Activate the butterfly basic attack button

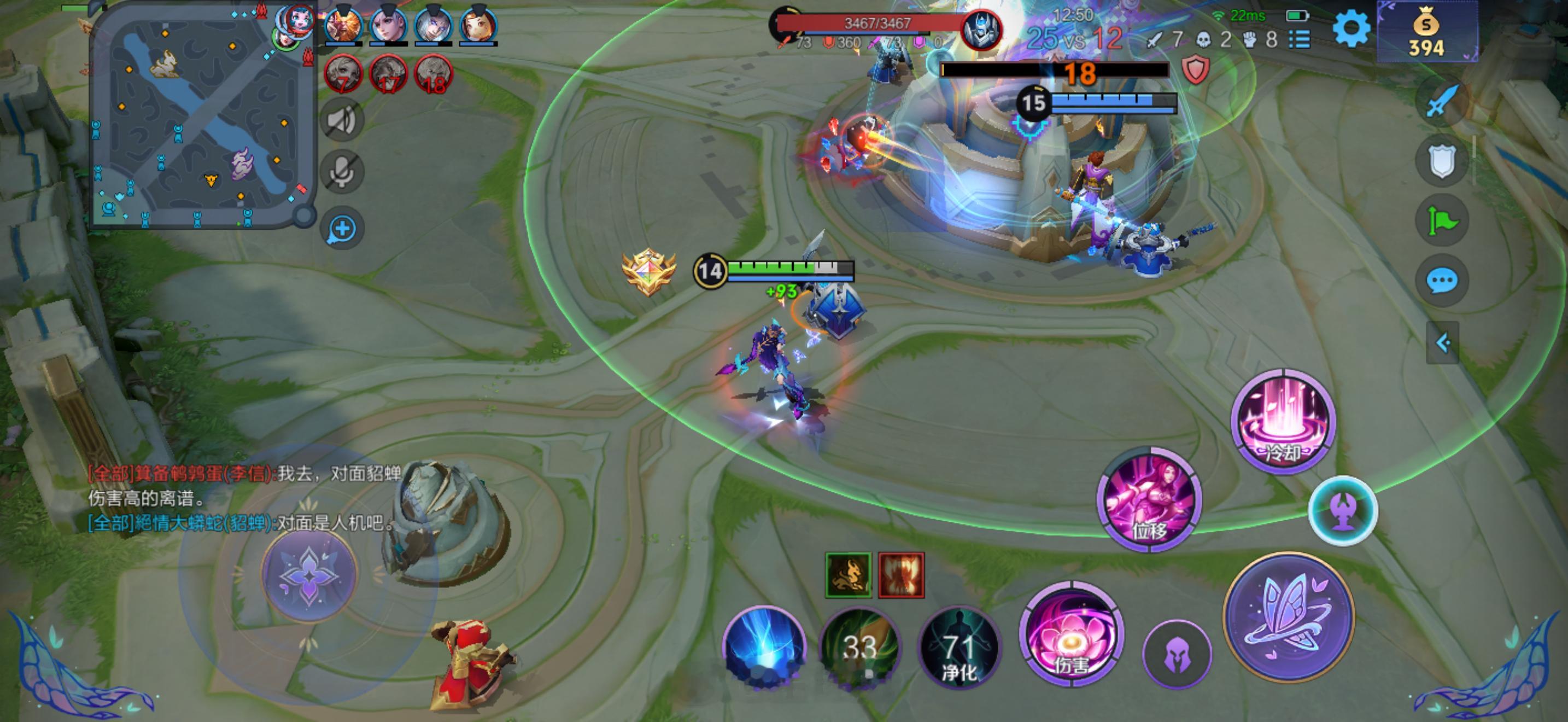tap(1289, 616)
